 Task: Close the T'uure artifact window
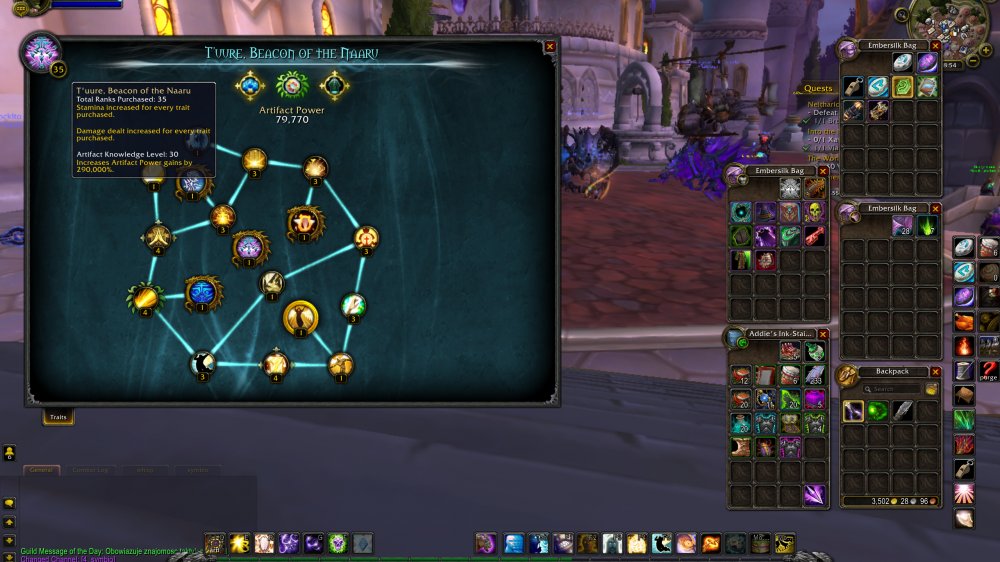(549, 46)
